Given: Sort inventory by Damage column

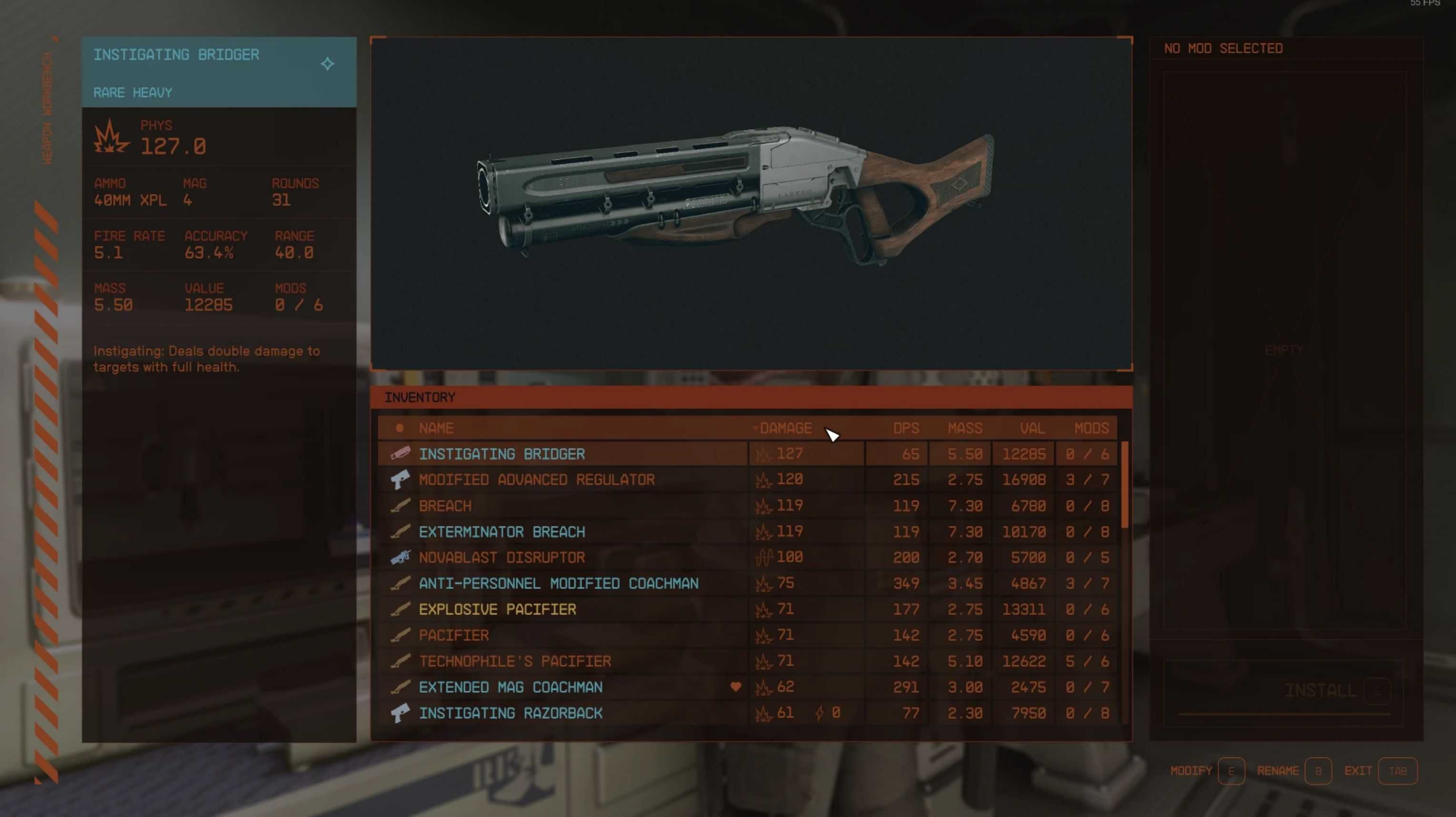Looking at the screenshot, I should point(785,428).
